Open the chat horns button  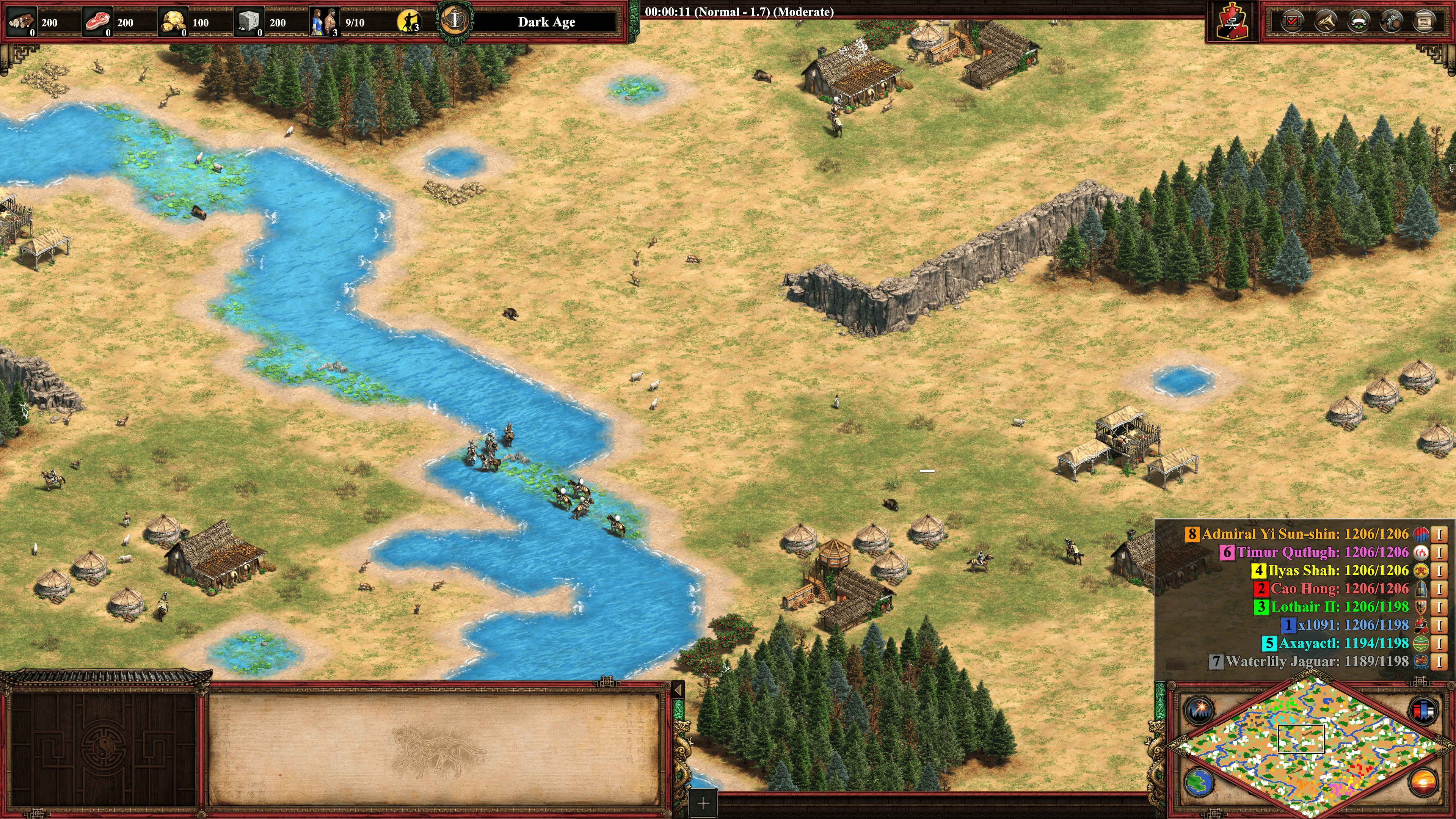[1326, 22]
